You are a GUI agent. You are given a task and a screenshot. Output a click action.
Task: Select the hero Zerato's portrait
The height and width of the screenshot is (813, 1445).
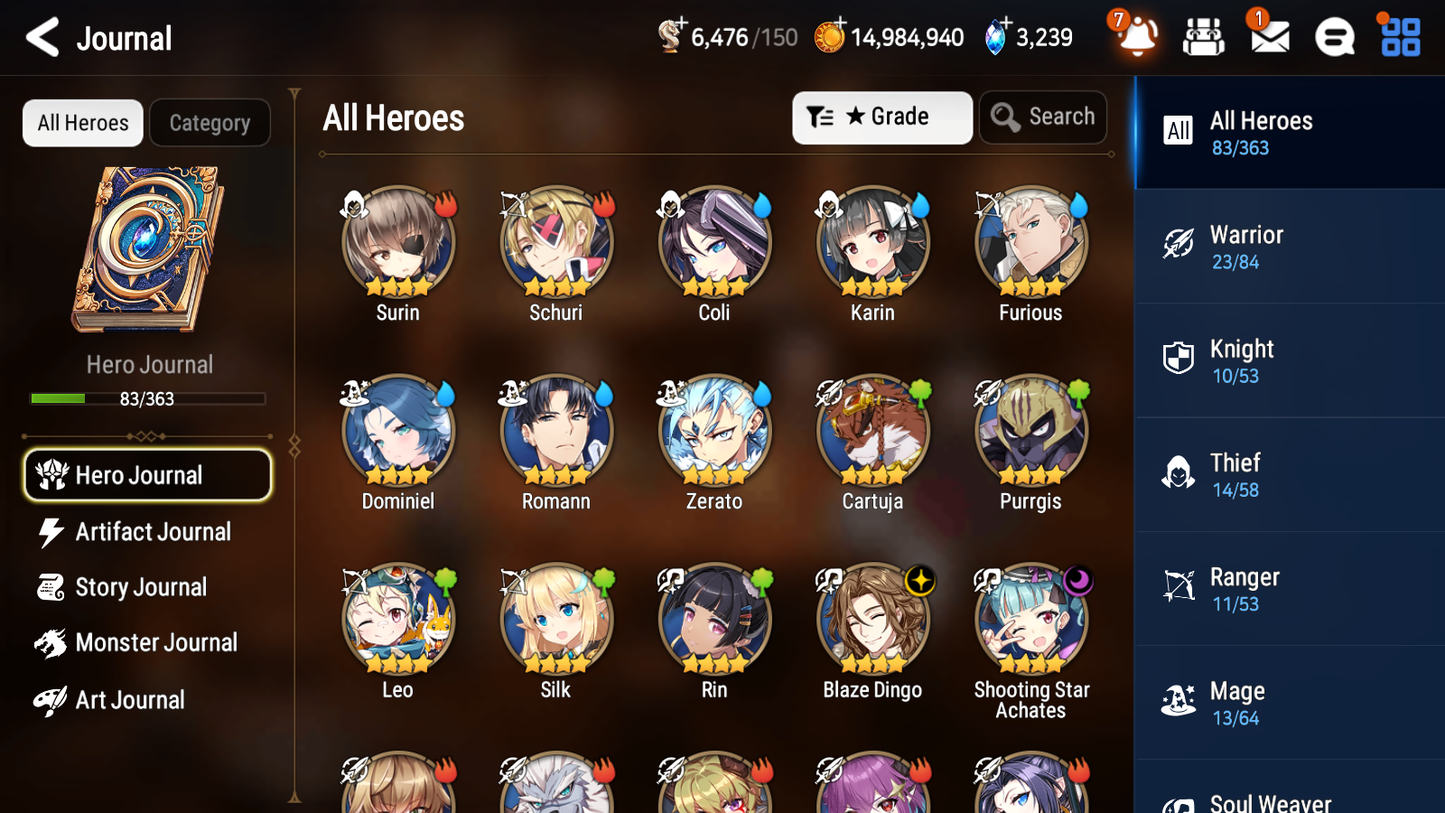click(714, 431)
